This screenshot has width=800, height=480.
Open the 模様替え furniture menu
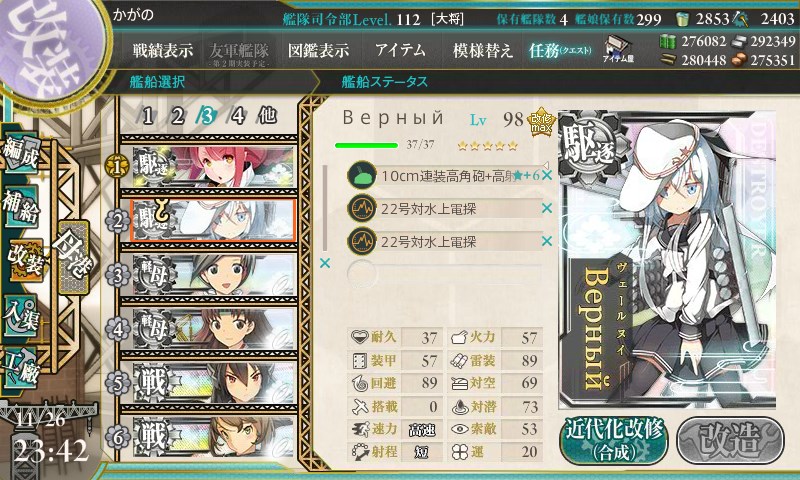click(482, 50)
